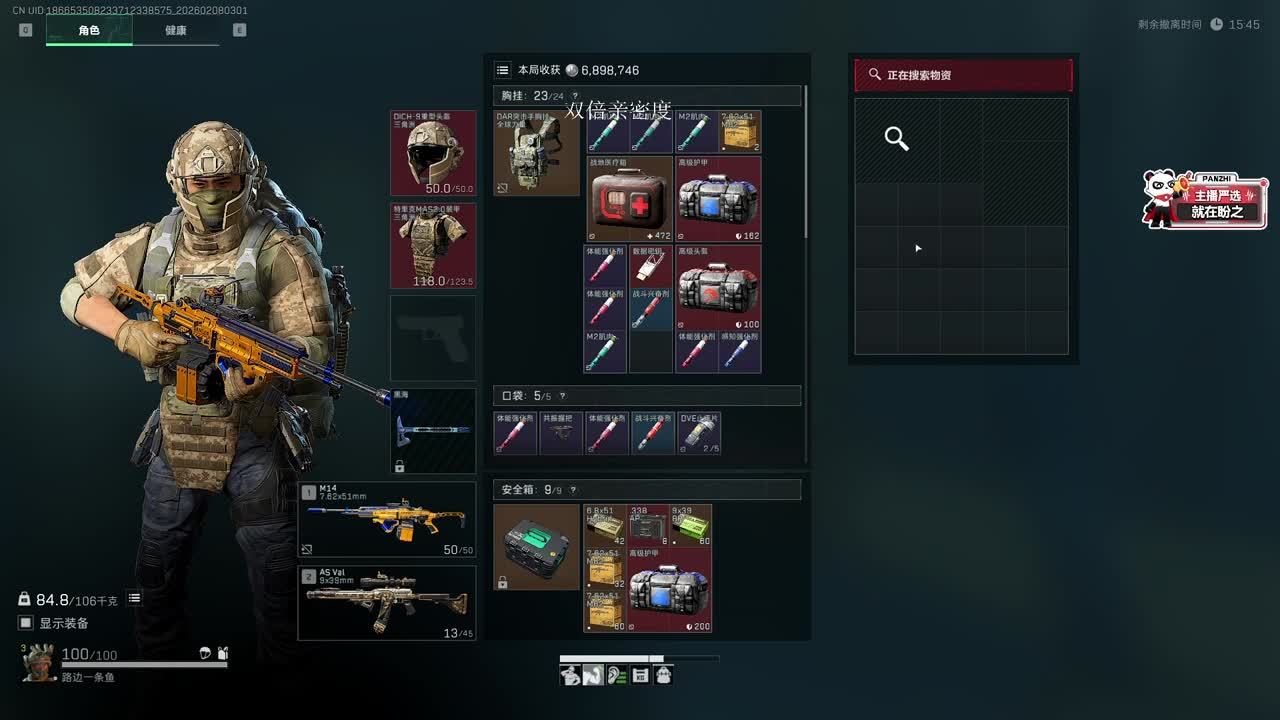Open the list icon beside carry weight
The height and width of the screenshot is (720, 1280).
click(134, 598)
